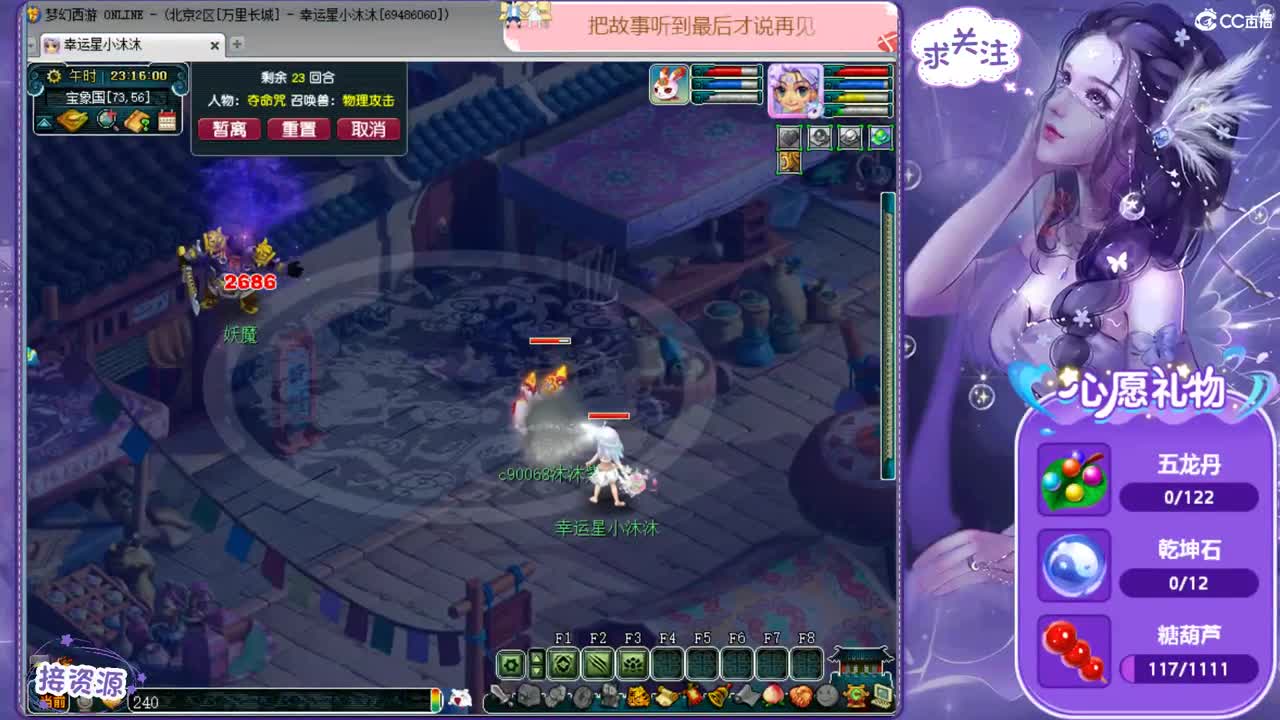Click the pagoda icon to flee battle

(857, 663)
